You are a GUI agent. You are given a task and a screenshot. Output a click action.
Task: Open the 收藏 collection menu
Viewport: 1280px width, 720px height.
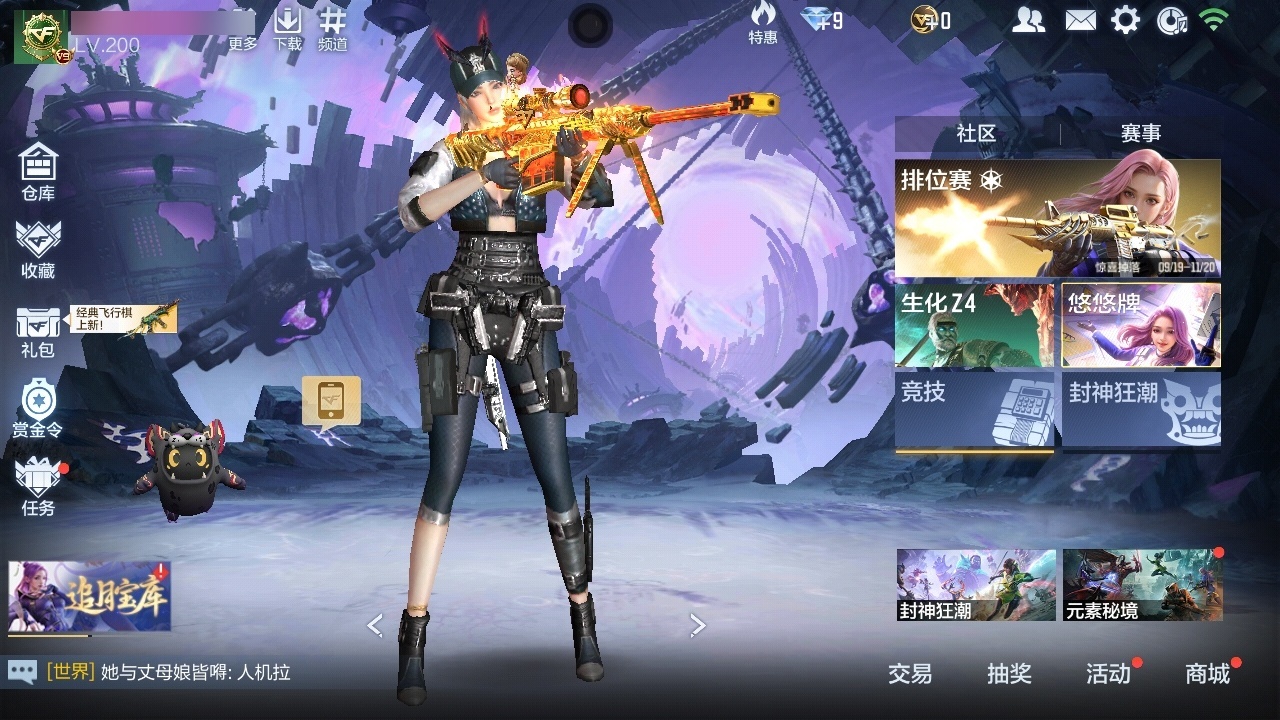[38, 248]
